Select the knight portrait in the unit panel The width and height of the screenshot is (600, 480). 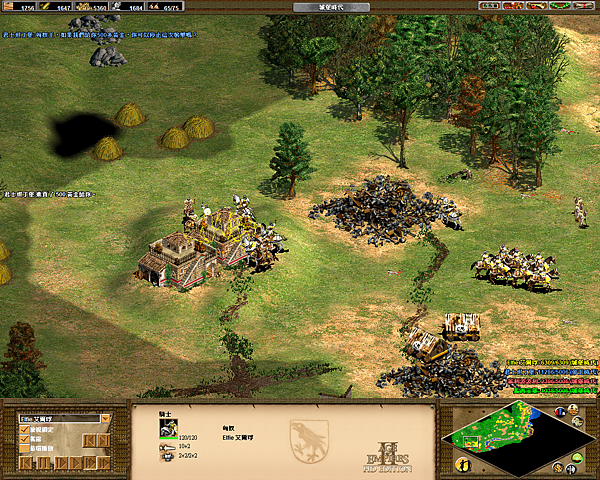tap(168, 427)
